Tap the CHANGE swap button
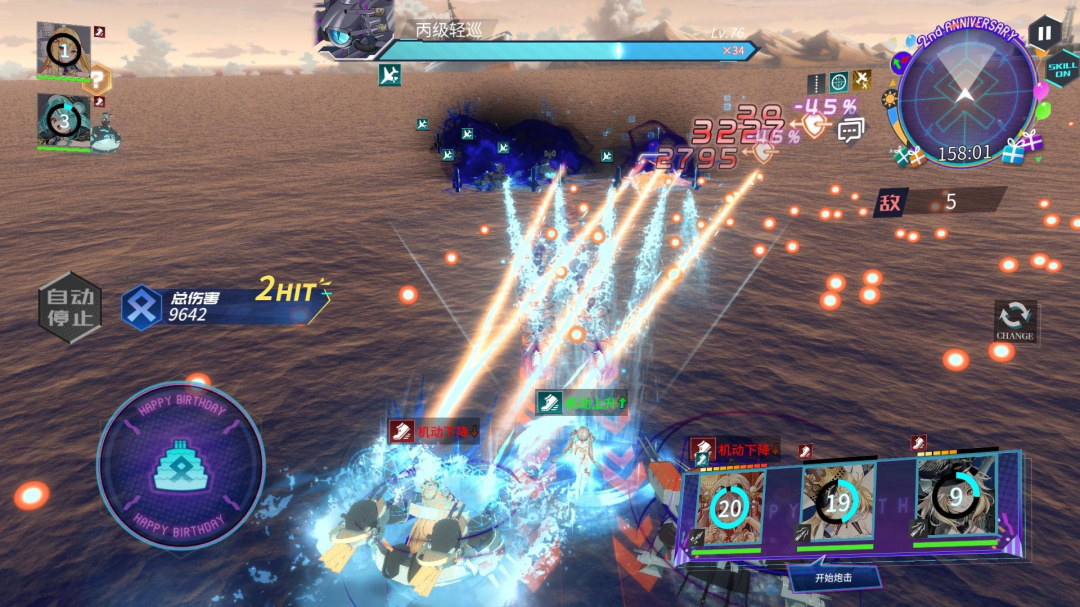1080x607 pixels. tap(1014, 321)
